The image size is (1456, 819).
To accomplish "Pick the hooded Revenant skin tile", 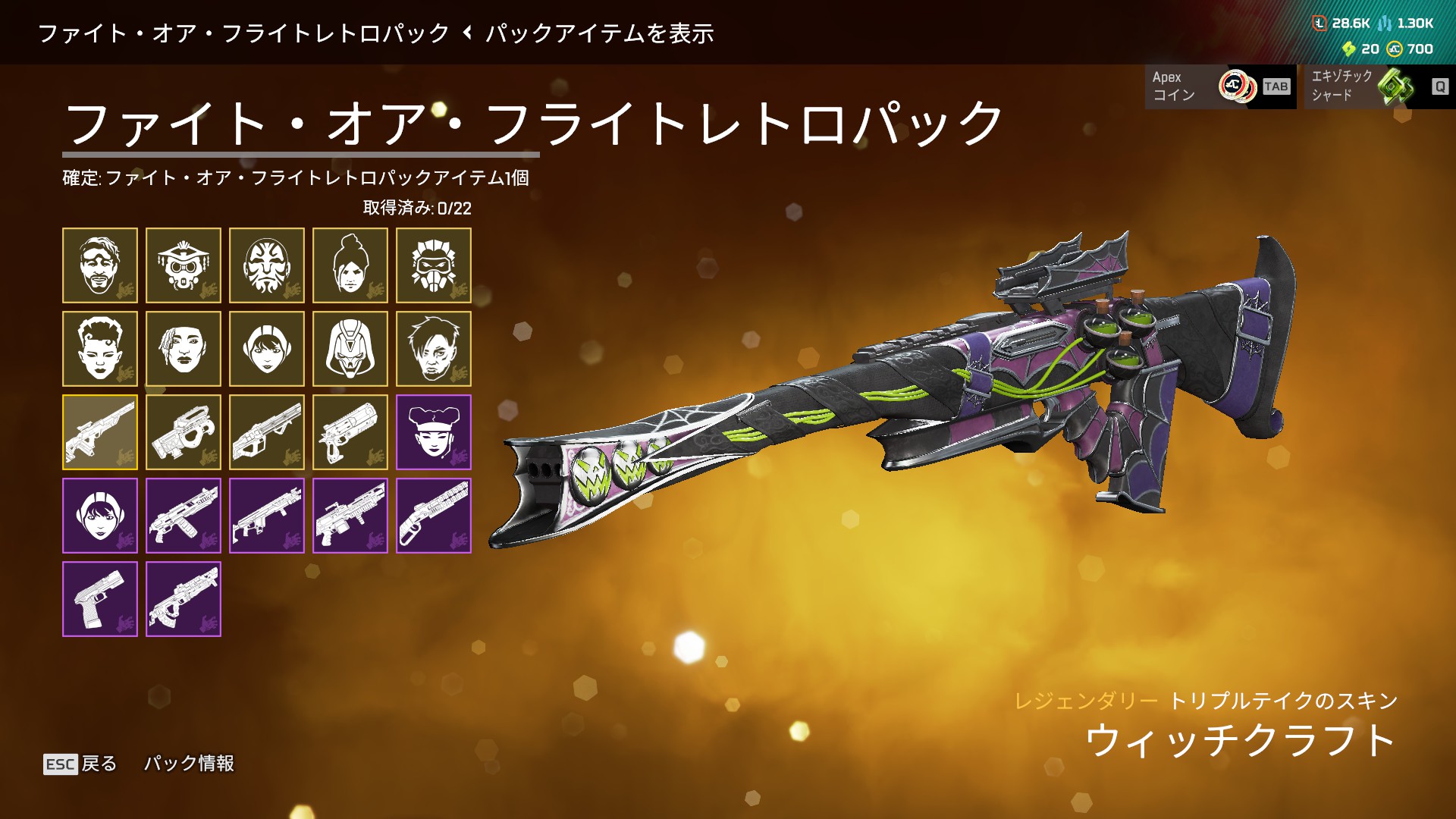I will coord(350,349).
